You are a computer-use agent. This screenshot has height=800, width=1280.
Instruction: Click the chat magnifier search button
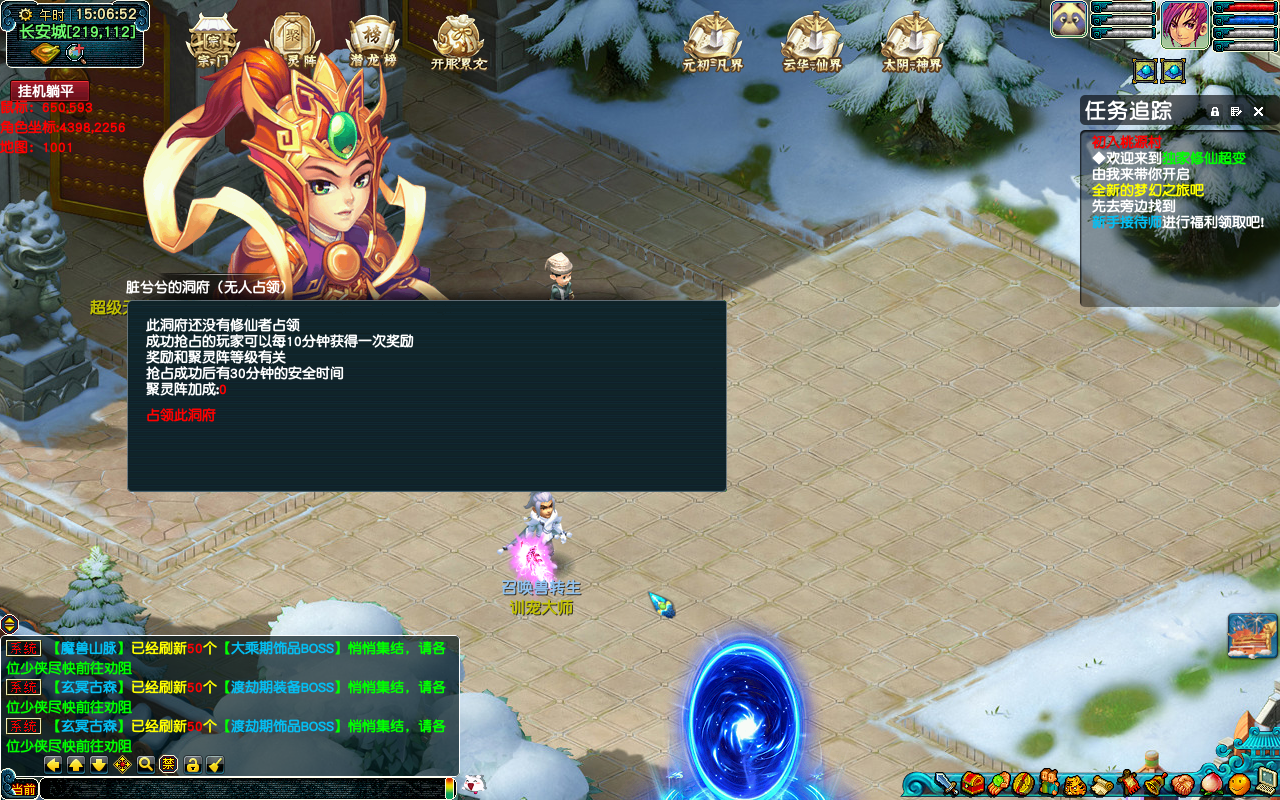pos(146,765)
